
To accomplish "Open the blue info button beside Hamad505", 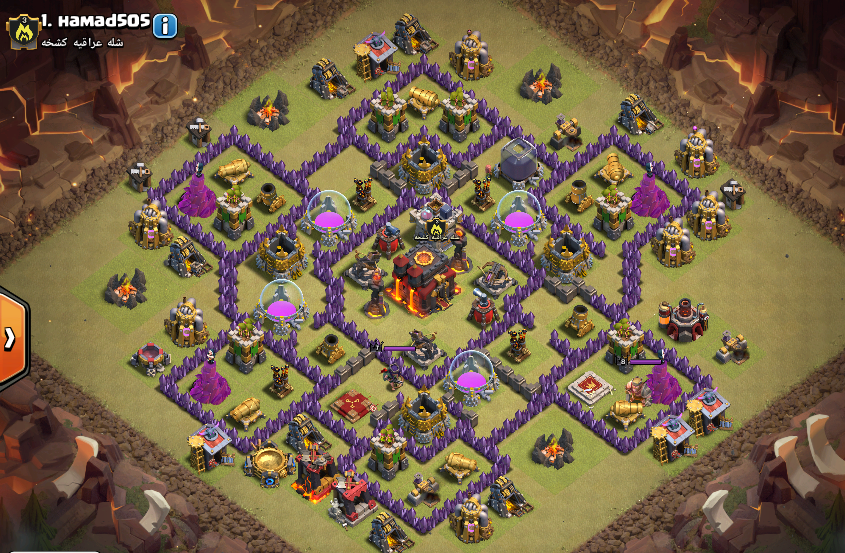I will pyautogui.click(x=165, y=26).
